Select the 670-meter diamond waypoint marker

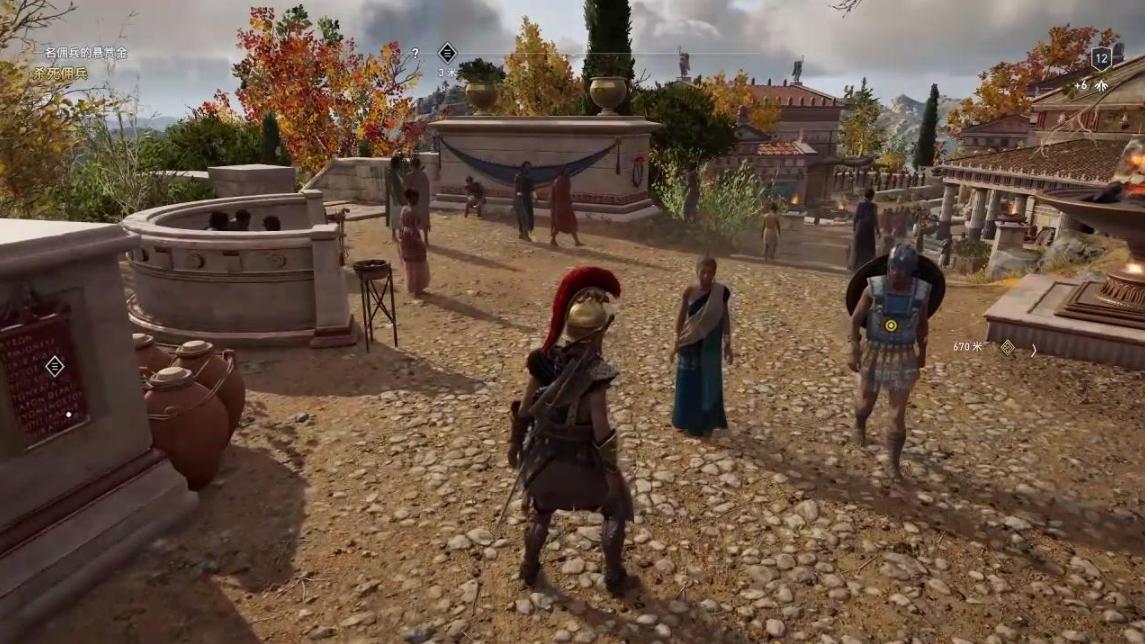coord(1007,347)
